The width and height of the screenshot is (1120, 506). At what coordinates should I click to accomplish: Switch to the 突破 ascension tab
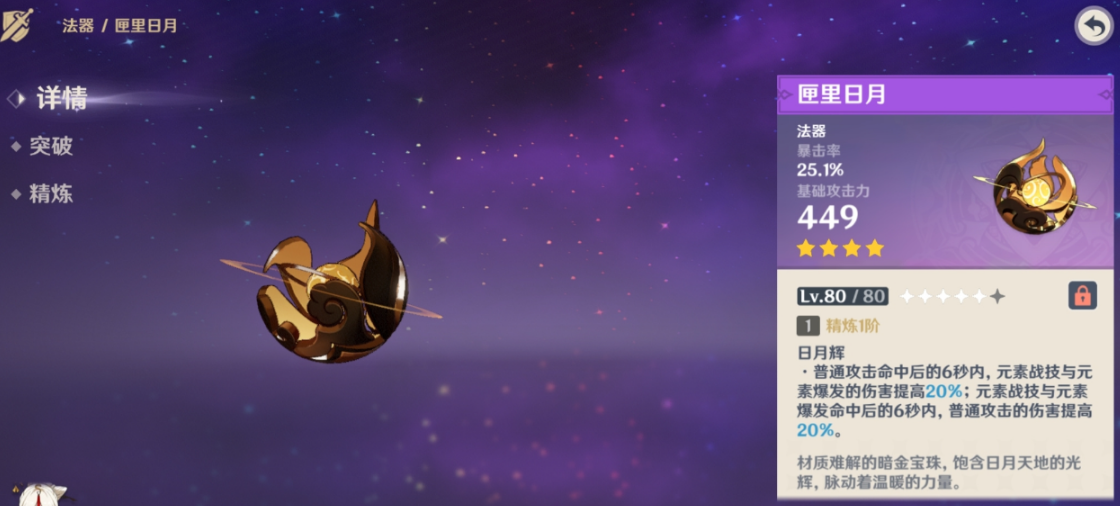[50, 146]
